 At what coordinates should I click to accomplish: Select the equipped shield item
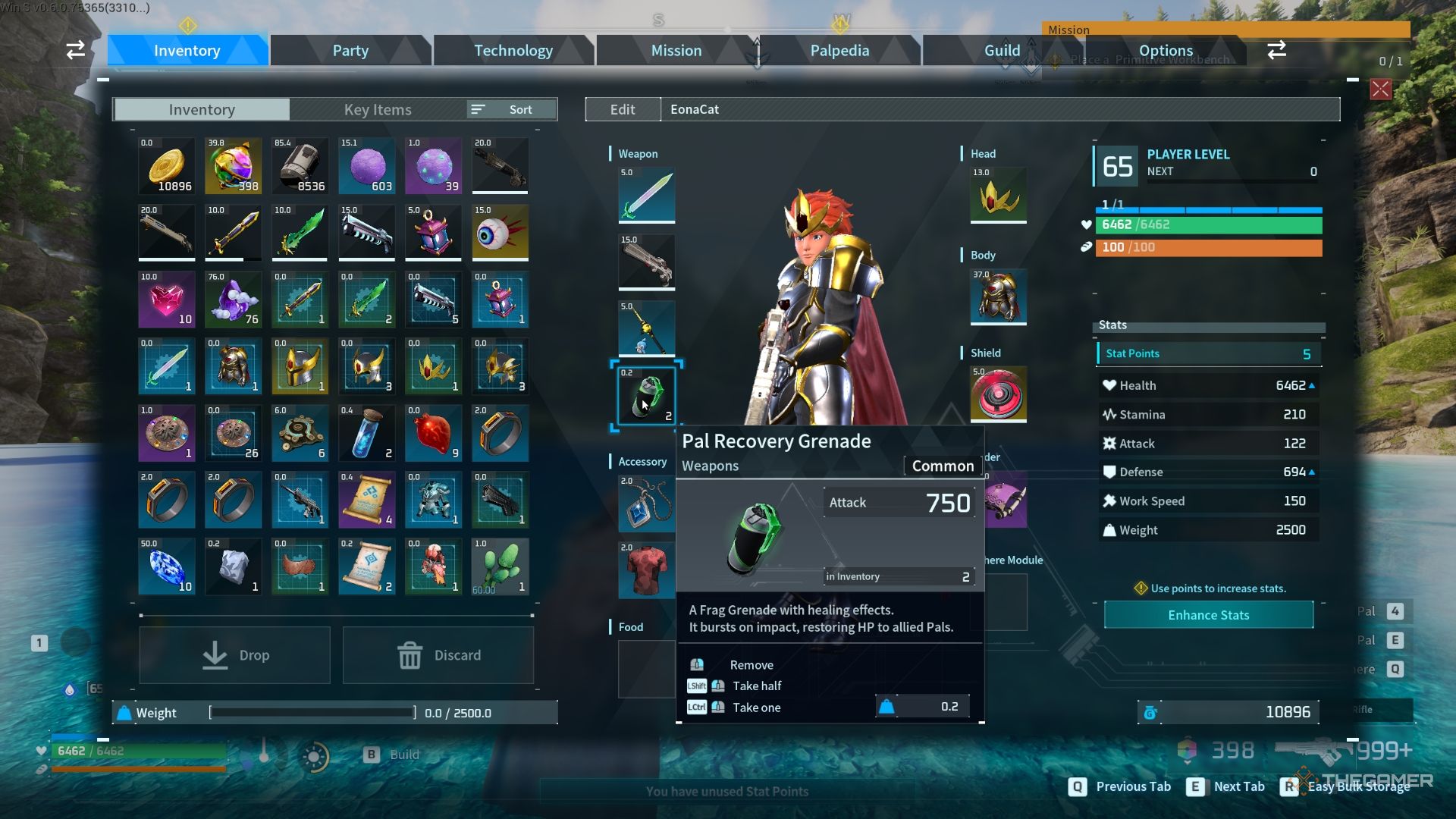[997, 394]
